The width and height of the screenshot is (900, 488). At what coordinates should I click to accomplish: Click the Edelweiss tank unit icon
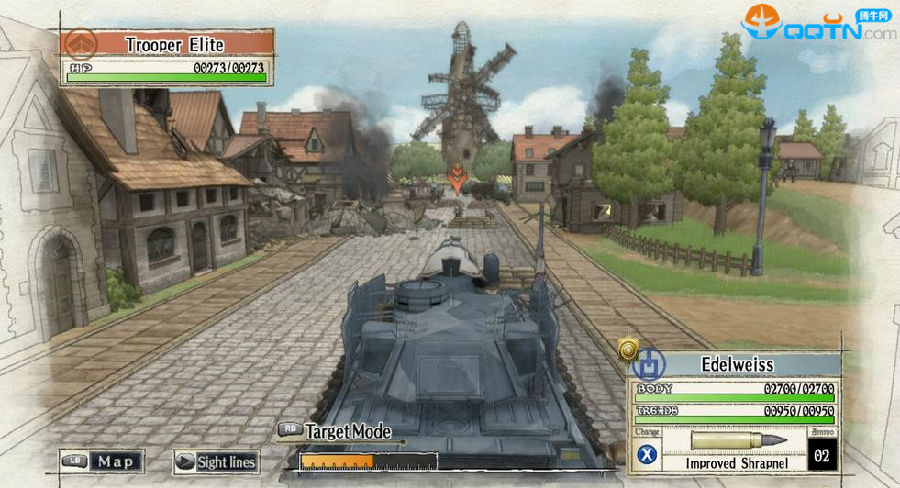pos(647,361)
